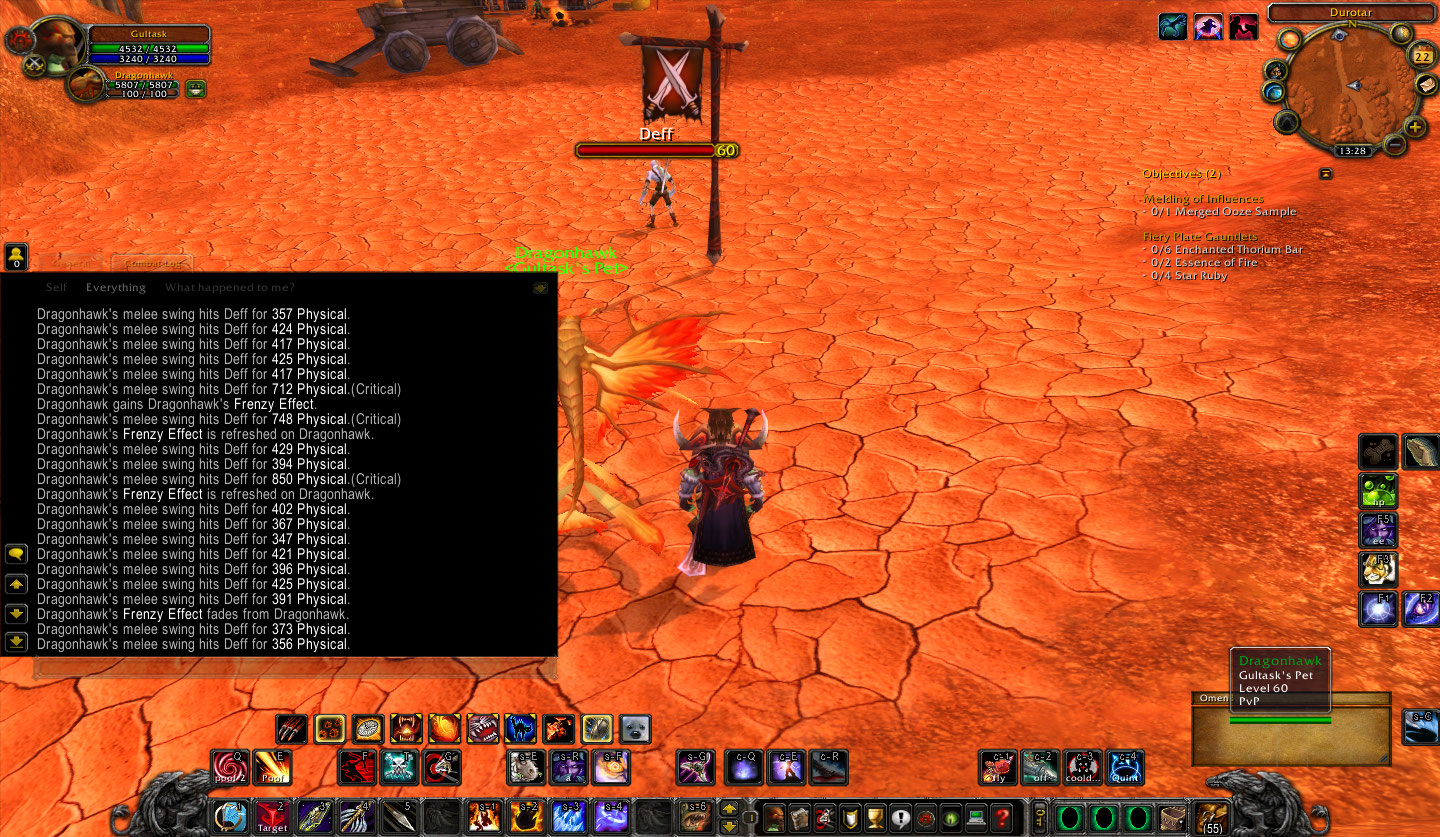Open the world map globe icon near minimap
This screenshot has width=1440, height=837.
coord(1274,92)
